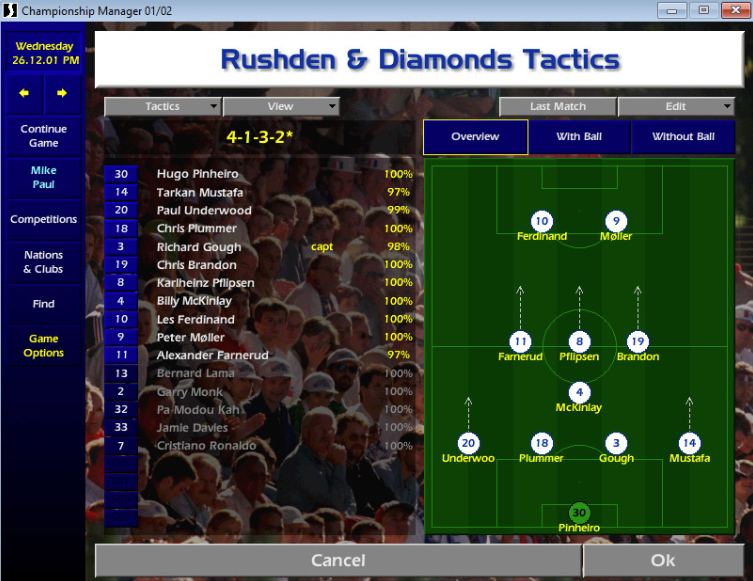Screen dimensions: 753x581
Task: Open the Tactics dropdown
Action: point(163,106)
